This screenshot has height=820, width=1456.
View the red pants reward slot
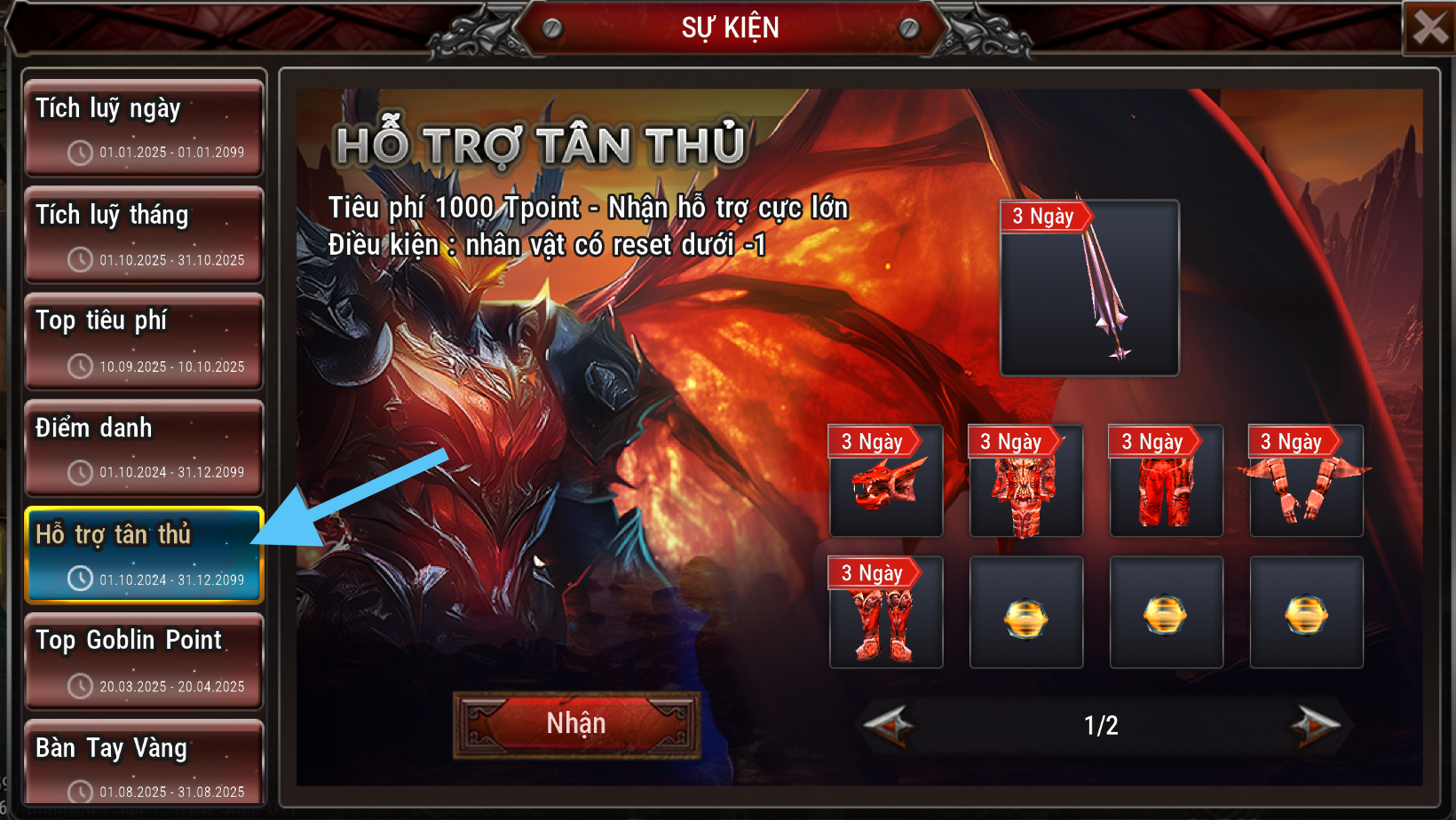[1166, 481]
